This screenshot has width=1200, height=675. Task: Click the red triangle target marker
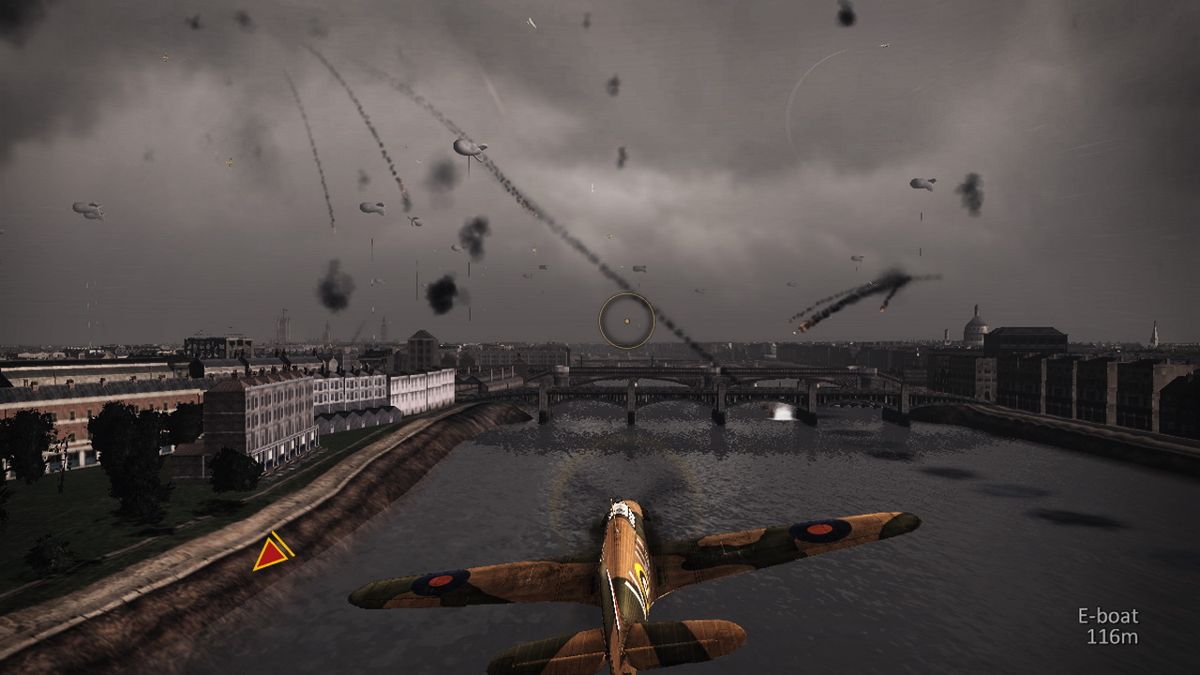tap(270, 553)
